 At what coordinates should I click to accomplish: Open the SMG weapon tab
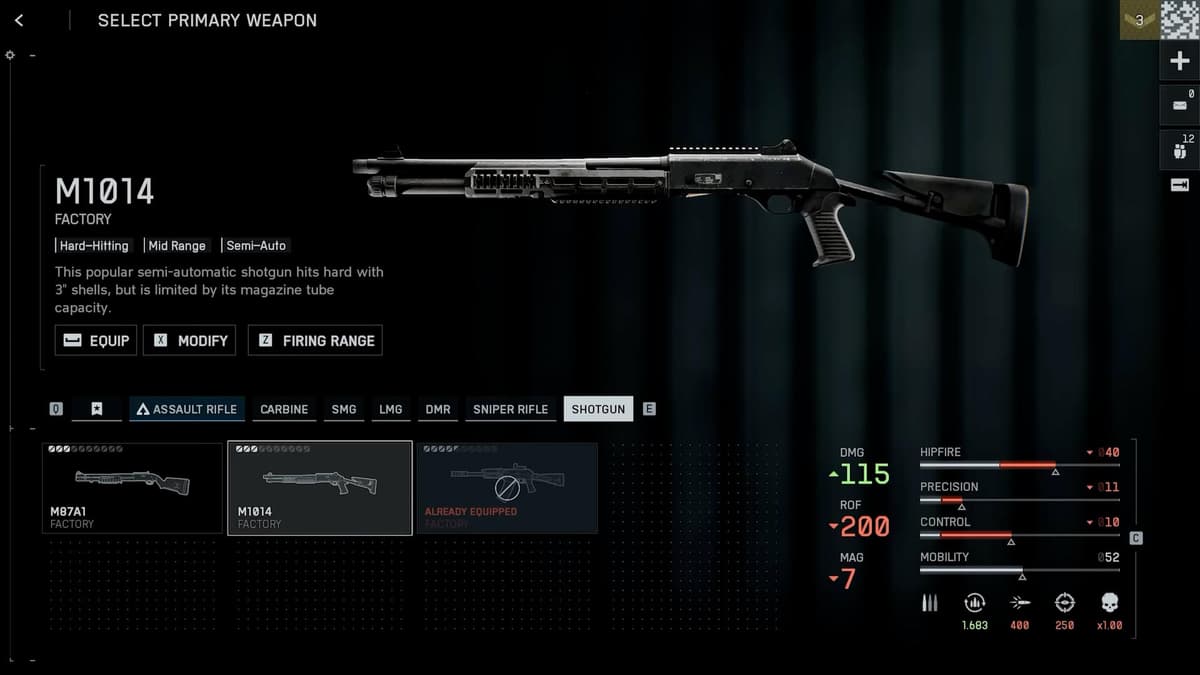[344, 409]
